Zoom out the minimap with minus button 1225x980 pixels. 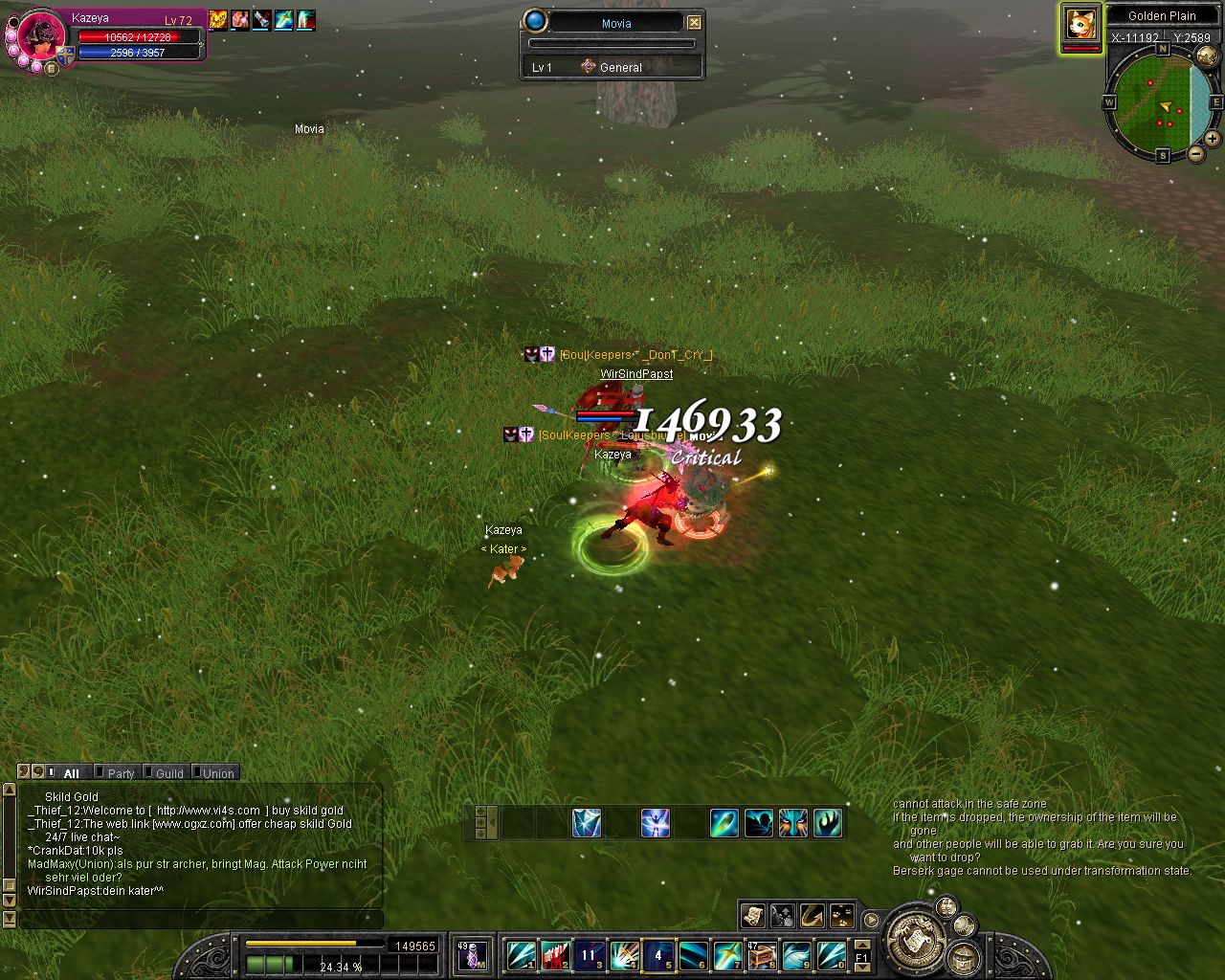pyautogui.click(x=1196, y=154)
